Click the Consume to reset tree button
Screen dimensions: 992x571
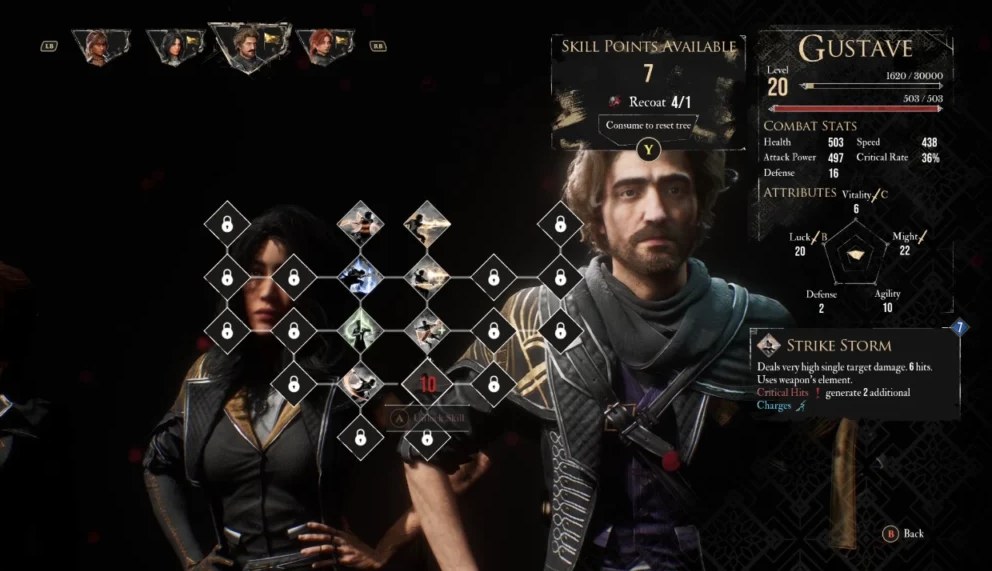click(648, 125)
